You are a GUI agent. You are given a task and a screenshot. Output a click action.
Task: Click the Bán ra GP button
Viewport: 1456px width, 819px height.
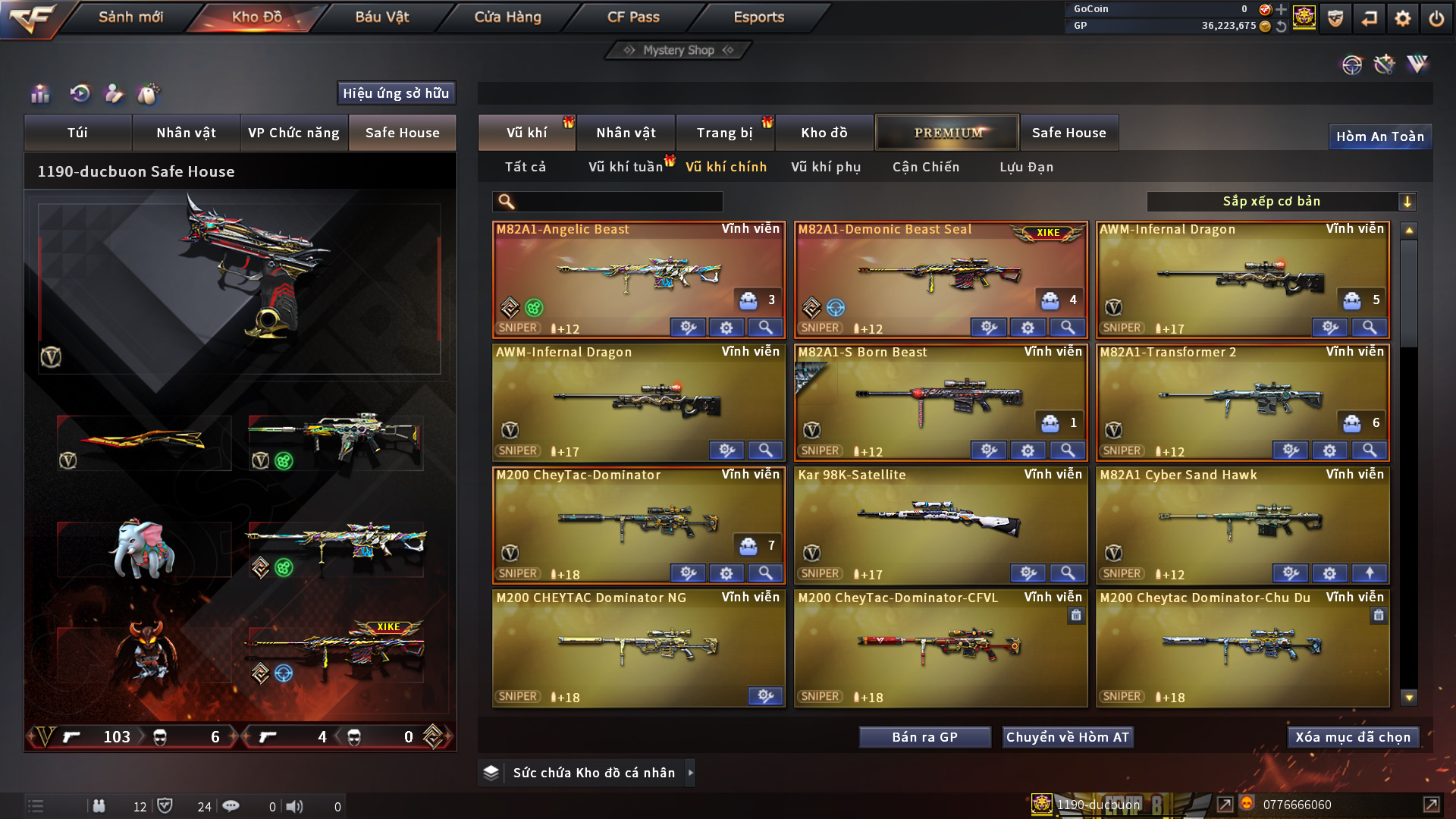click(924, 737)
